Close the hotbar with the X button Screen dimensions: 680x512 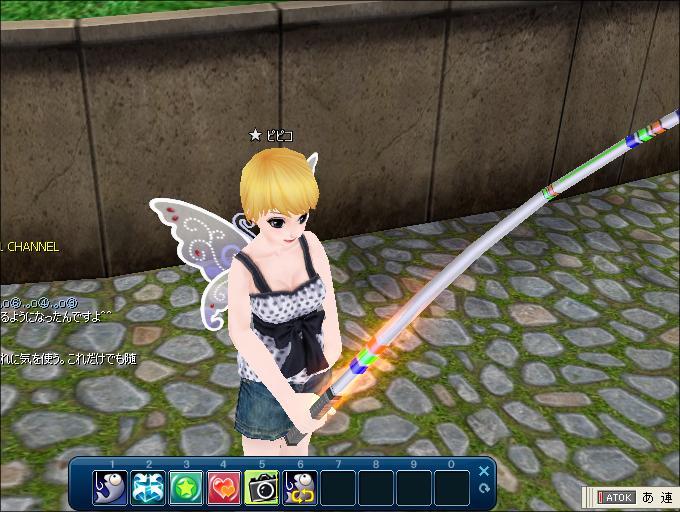[x=484, y=471]
